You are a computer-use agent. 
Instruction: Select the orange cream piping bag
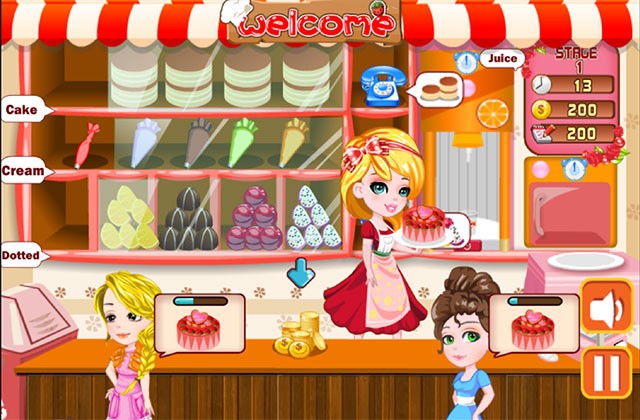pyautogui.click(x=294, y=141)
